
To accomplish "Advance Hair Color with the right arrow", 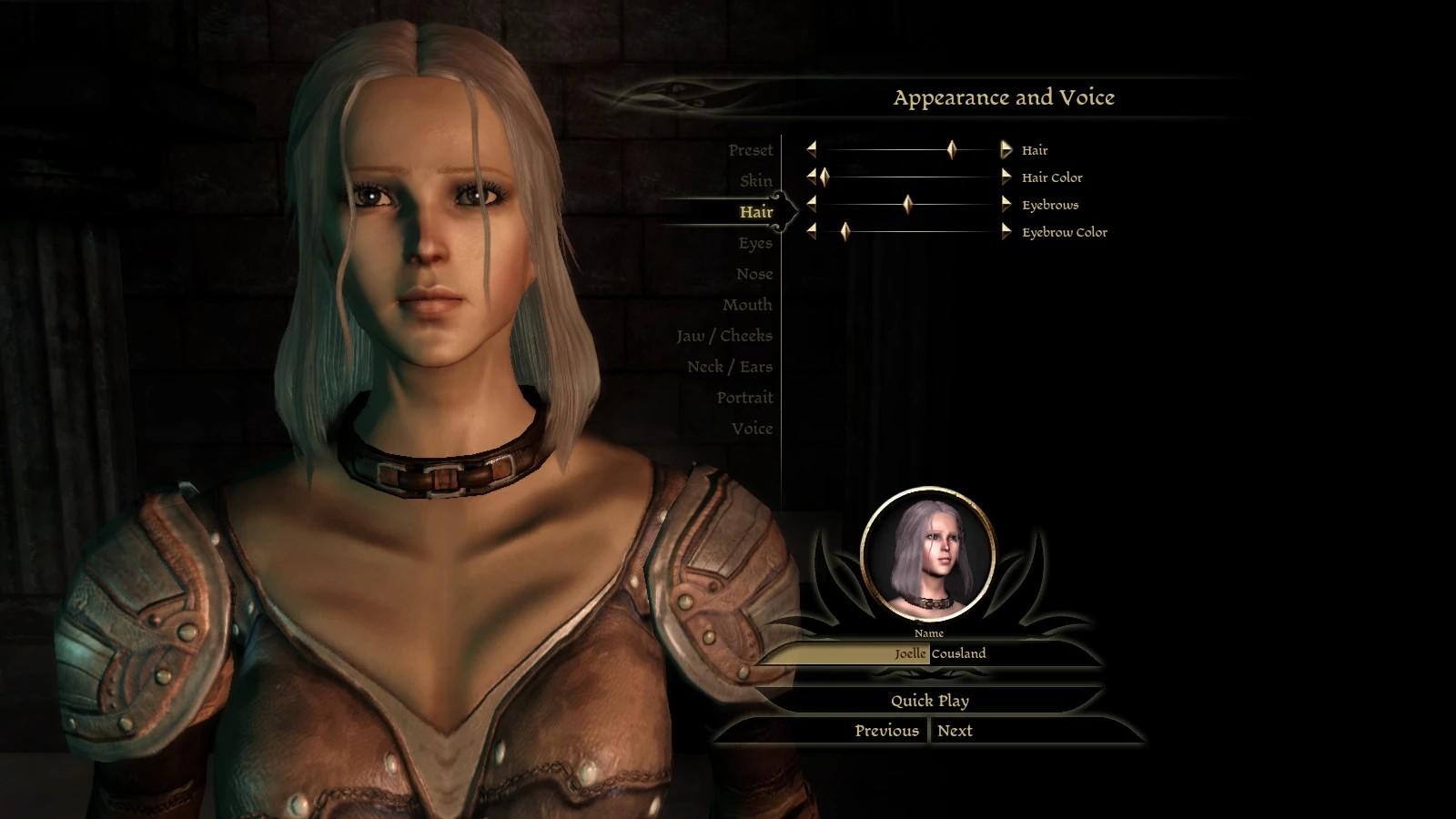I will click(x=1006, y=177).
